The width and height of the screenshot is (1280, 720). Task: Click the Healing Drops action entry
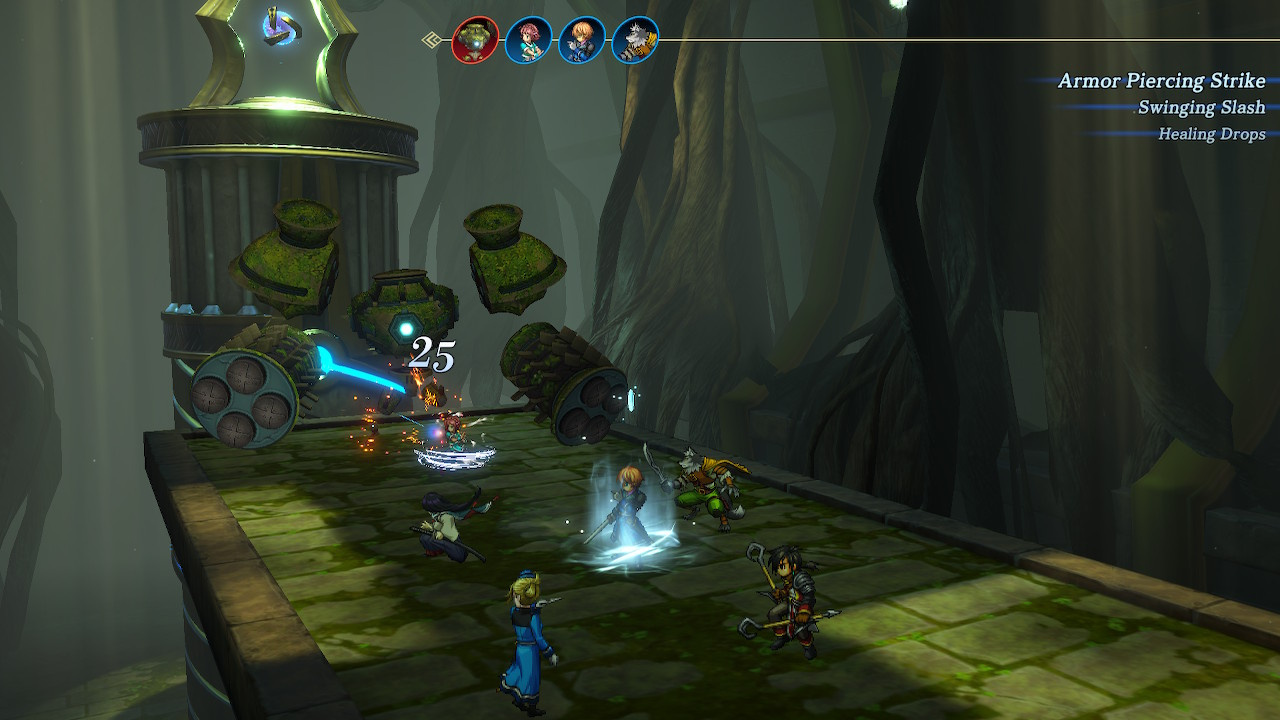(x=1211, y=134)
